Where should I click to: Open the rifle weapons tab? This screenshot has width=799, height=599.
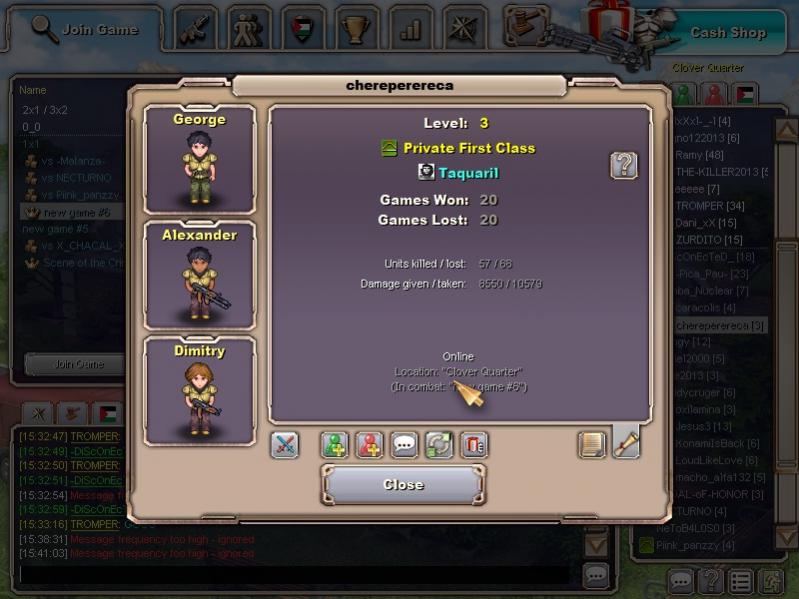[196, 28]
